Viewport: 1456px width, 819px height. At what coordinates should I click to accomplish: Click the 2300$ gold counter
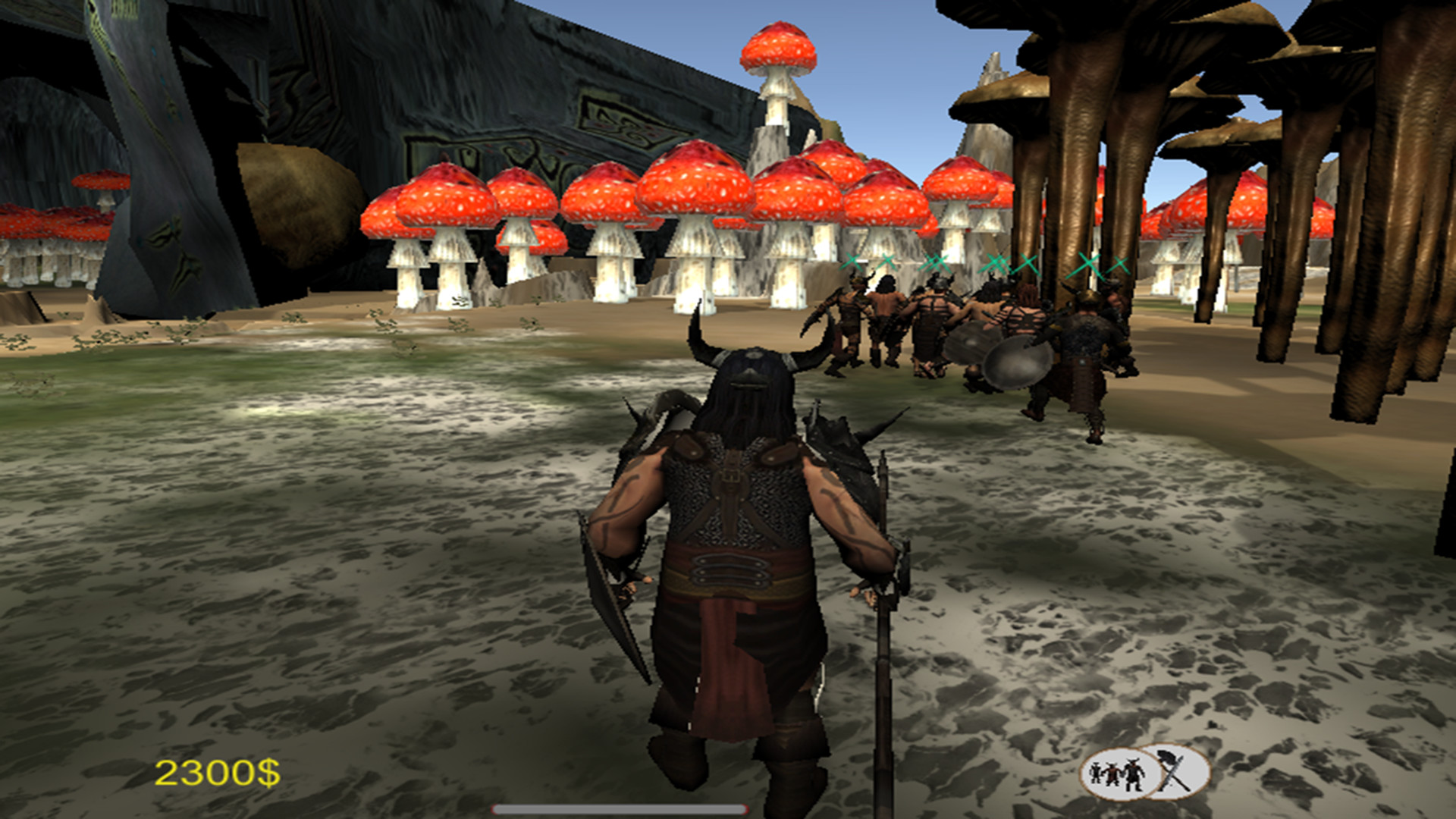click(x=218, y=774)
